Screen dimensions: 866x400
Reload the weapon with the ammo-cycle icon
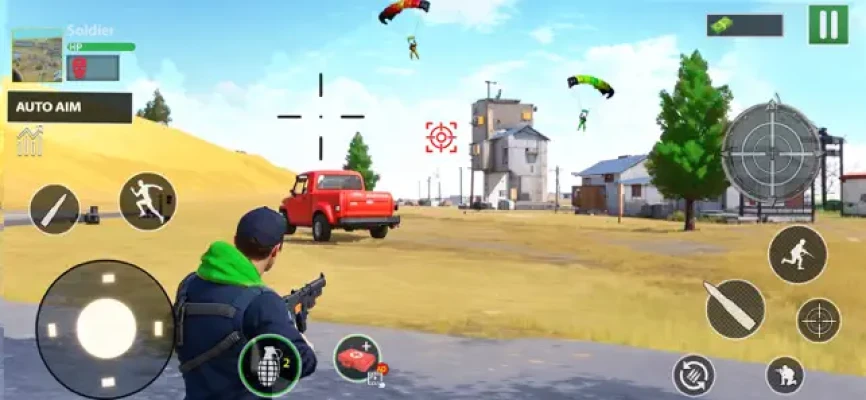point(693,374)
